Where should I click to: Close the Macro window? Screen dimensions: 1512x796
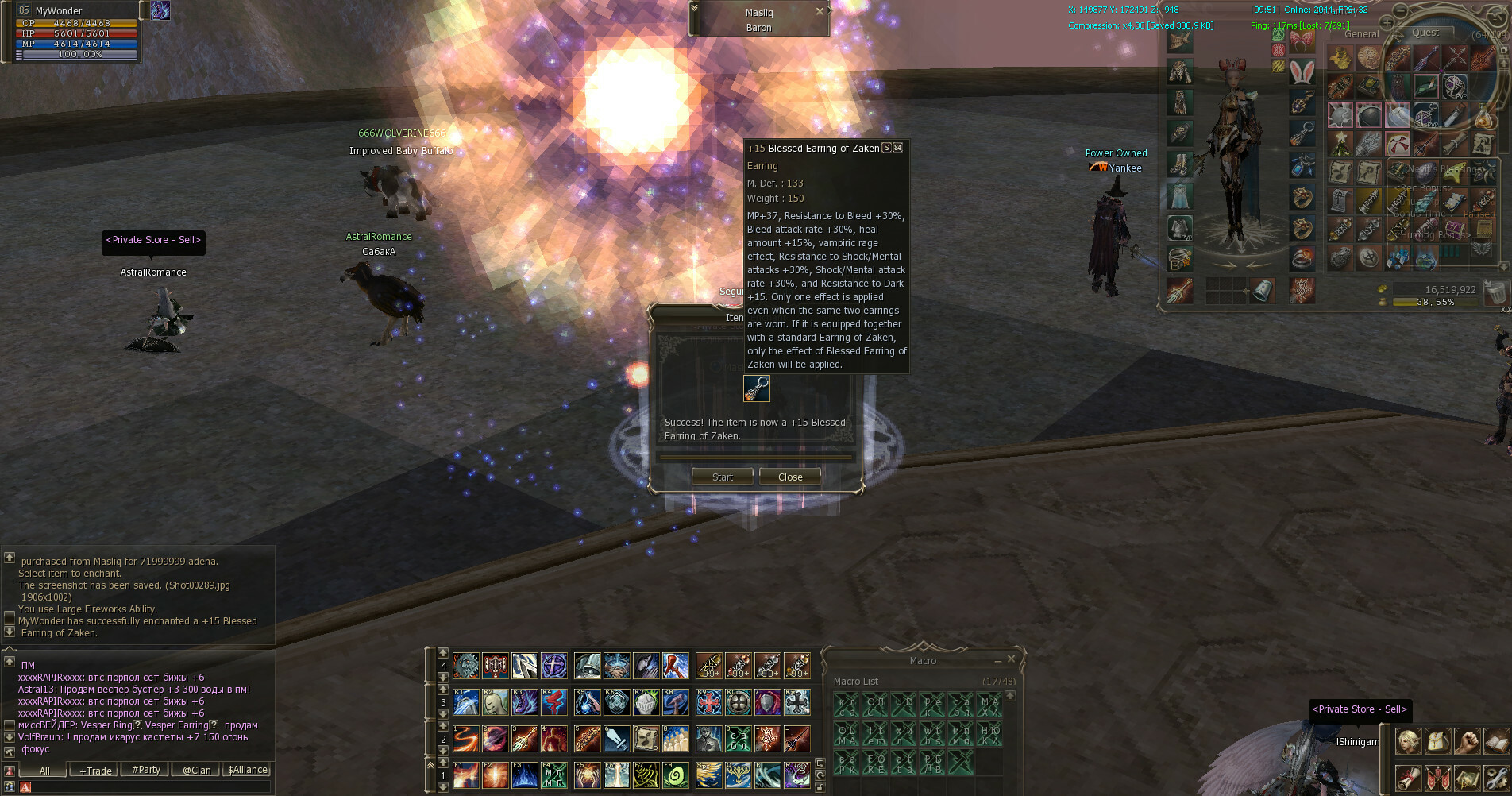(1011, 659)
